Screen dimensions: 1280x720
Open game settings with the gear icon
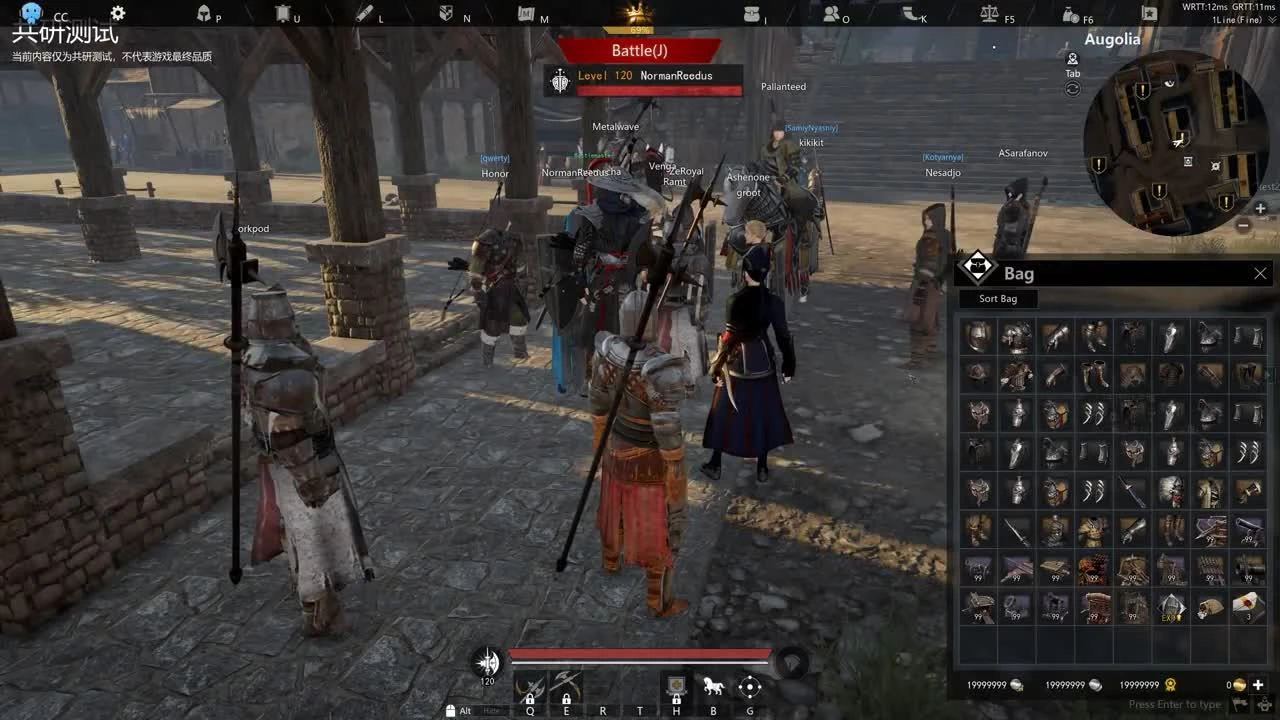117,12
